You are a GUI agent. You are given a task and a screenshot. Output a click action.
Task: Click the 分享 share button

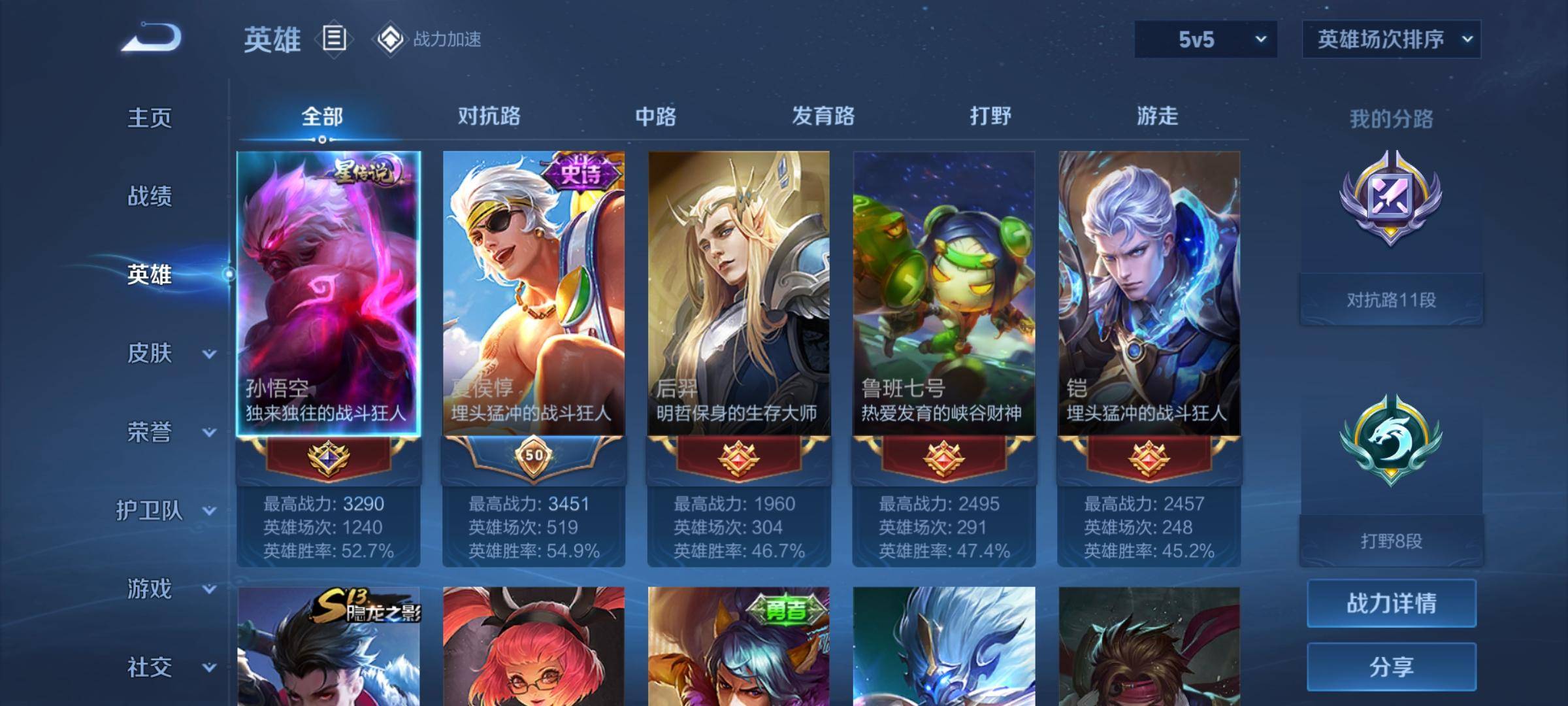[1391, 667]
